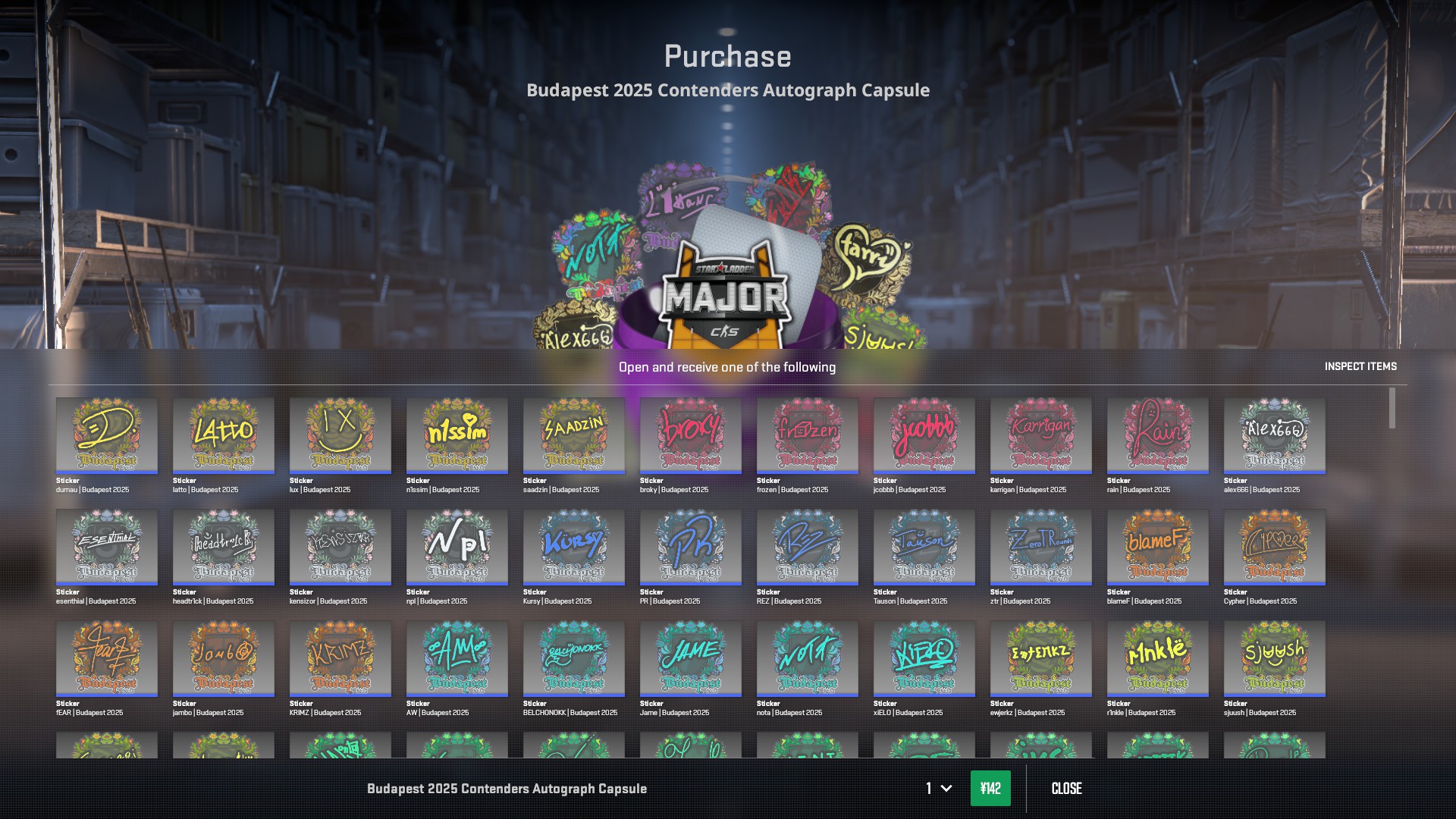Select the blameF sticker tile
This screenshot has height=819, width=1456.
(1158, 547)
